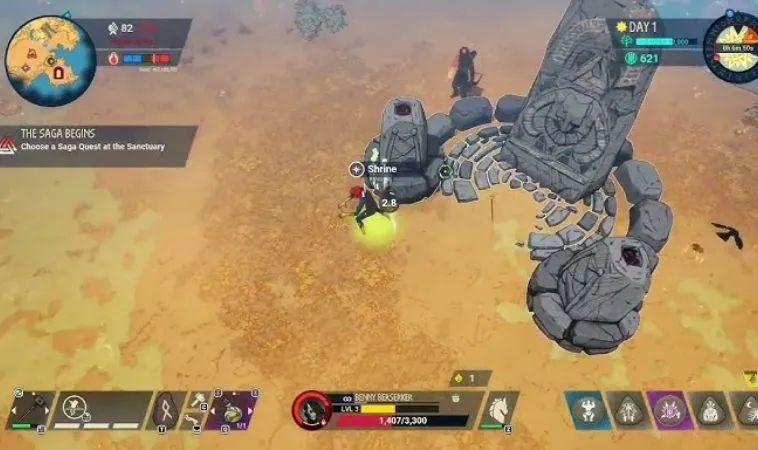Image resolution: width=758 pixels, height=450 pixels.
Task: Click the day-night cycle clock dial
Action: (x=731, y=46)
